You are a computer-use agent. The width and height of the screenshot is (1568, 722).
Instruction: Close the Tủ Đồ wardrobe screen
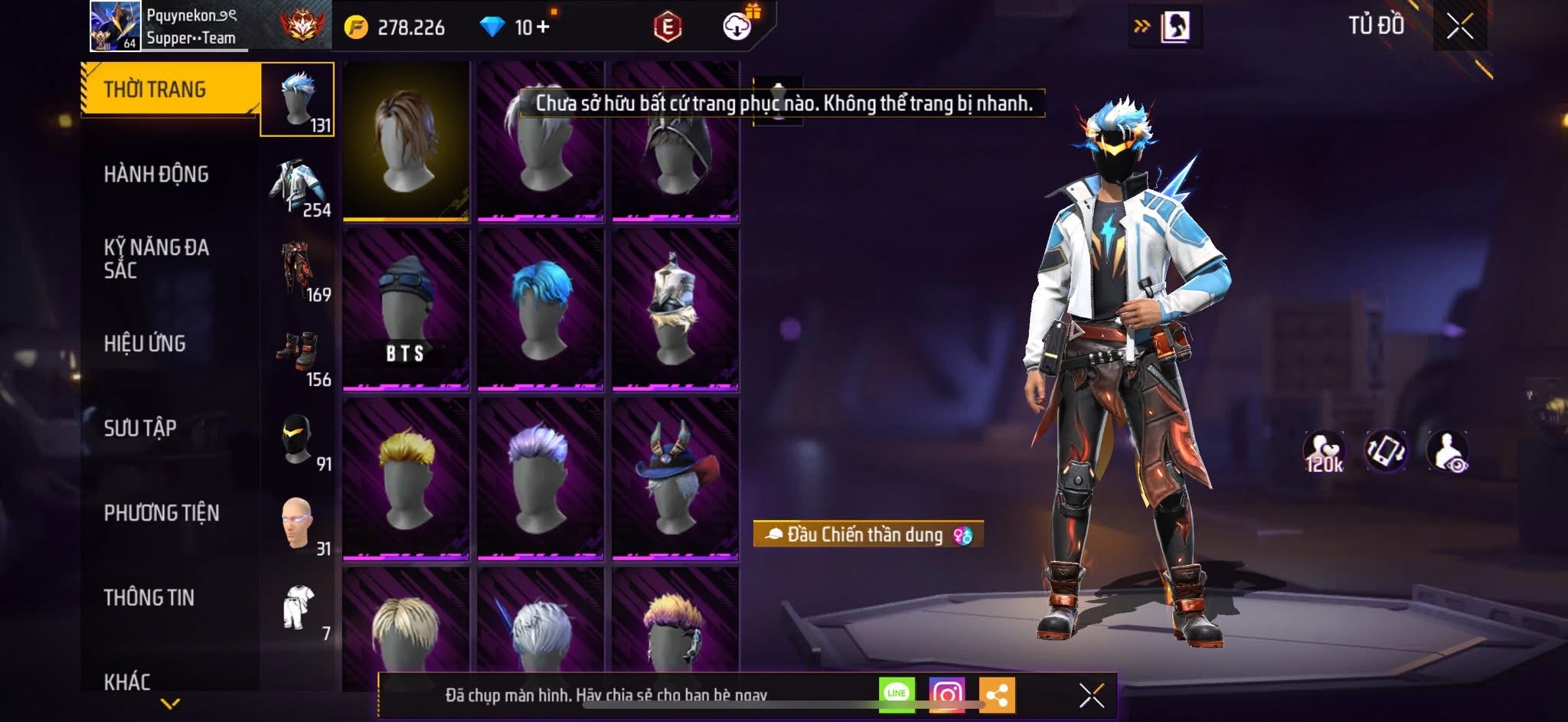(x=1459, y=27)
